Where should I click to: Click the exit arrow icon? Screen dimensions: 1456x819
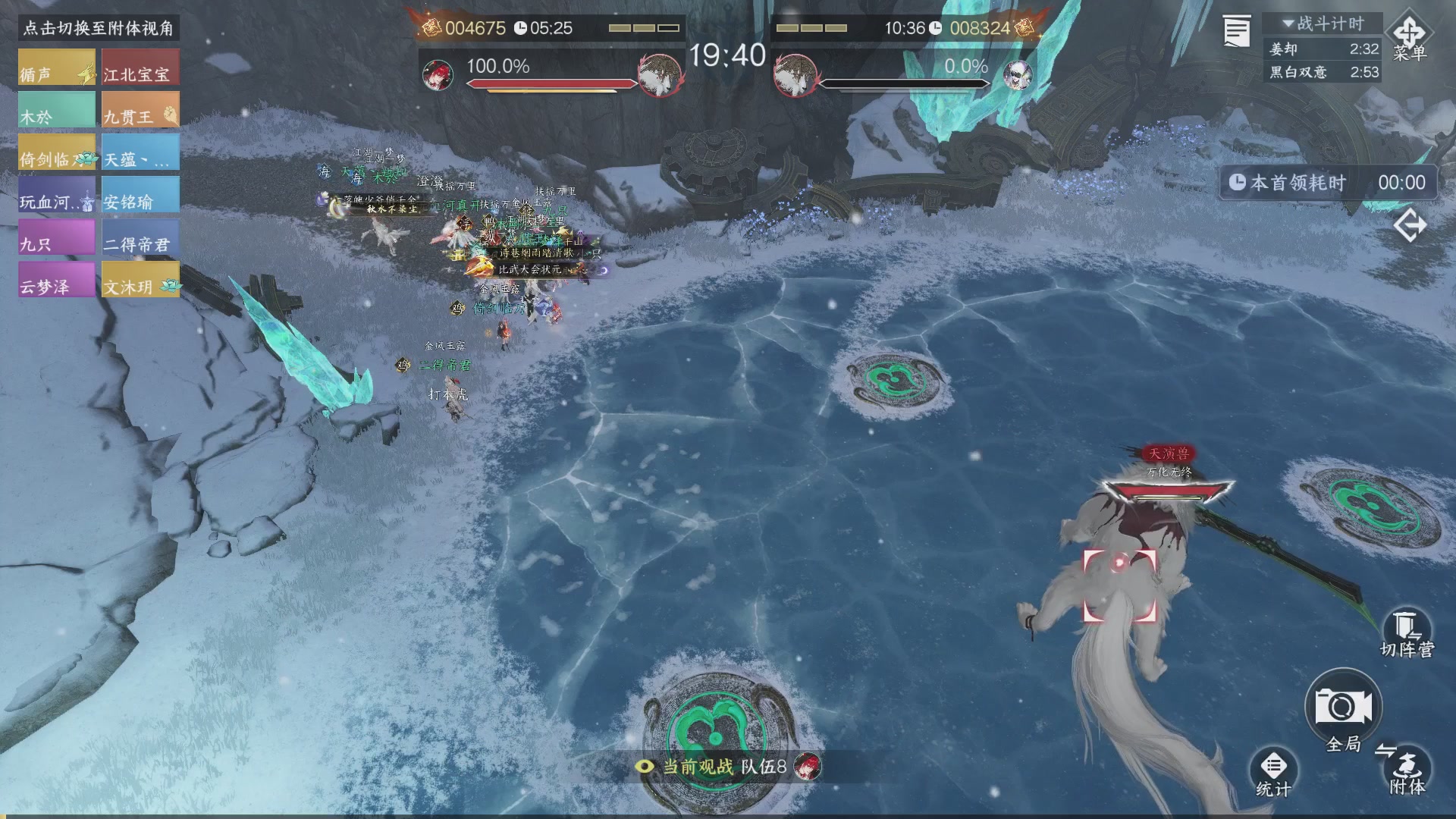point(1410,226)
